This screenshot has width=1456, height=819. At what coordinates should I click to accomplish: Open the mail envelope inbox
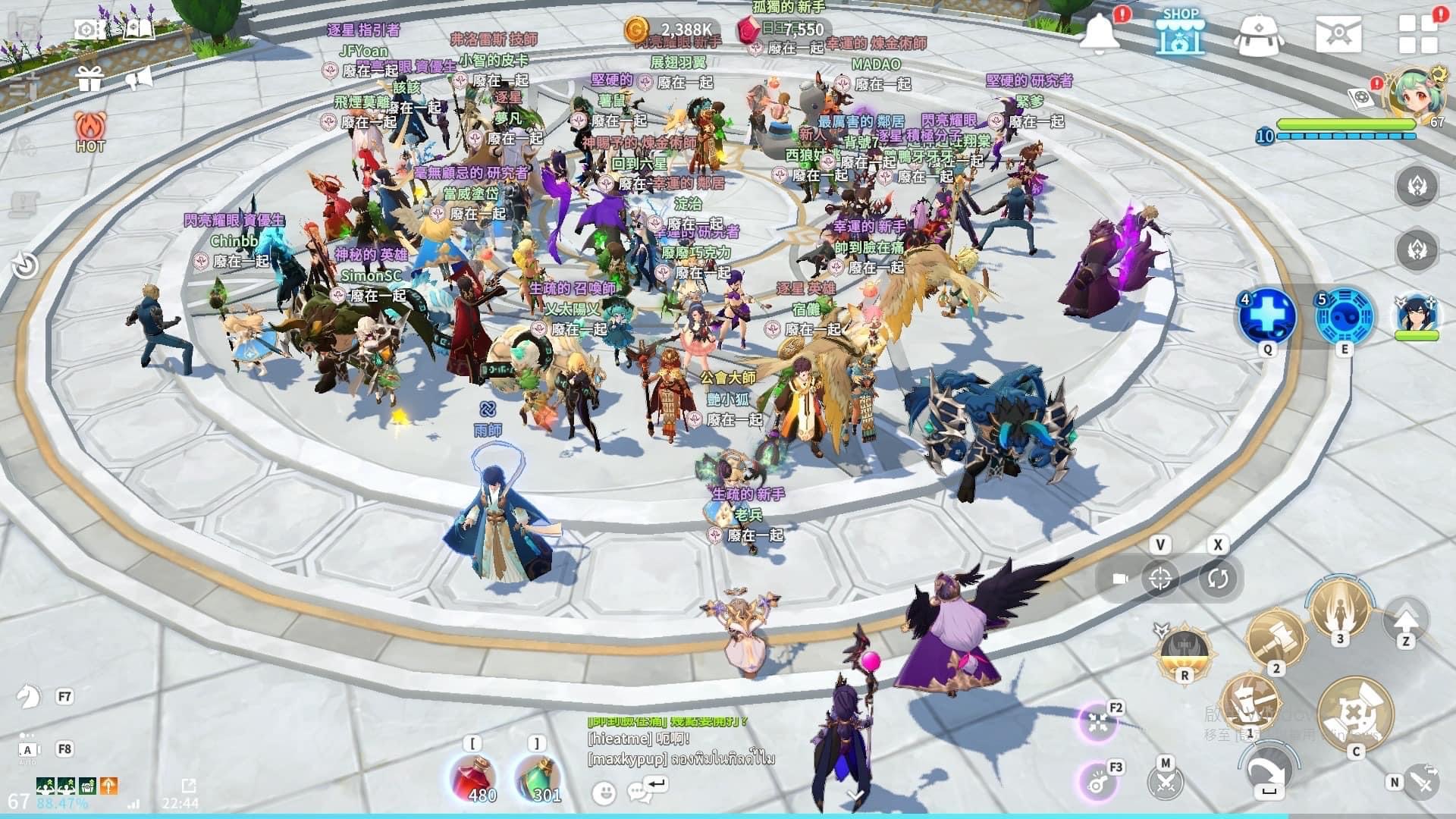click(1338, 33)
